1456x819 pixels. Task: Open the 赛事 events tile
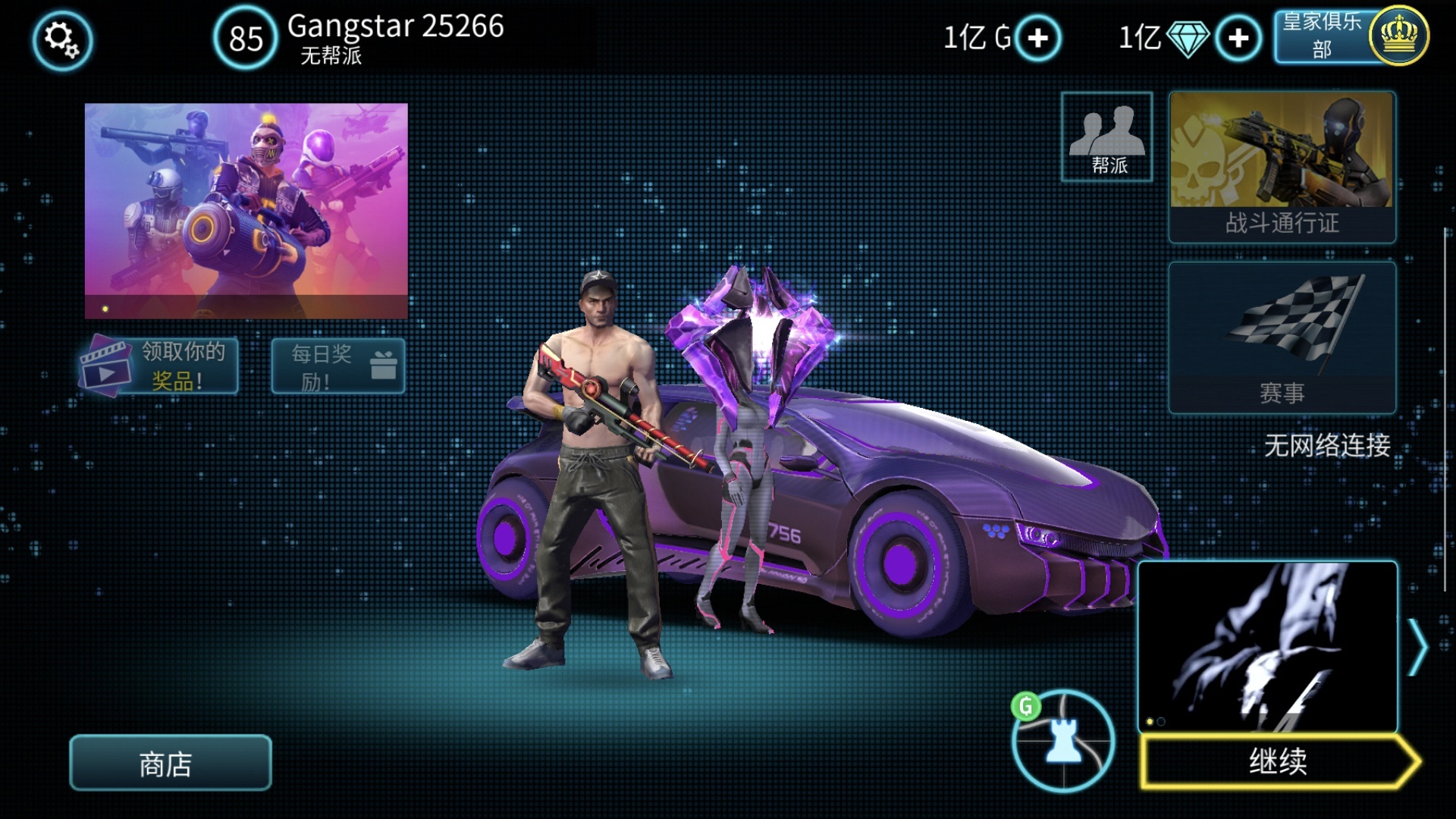[1282, 337]
